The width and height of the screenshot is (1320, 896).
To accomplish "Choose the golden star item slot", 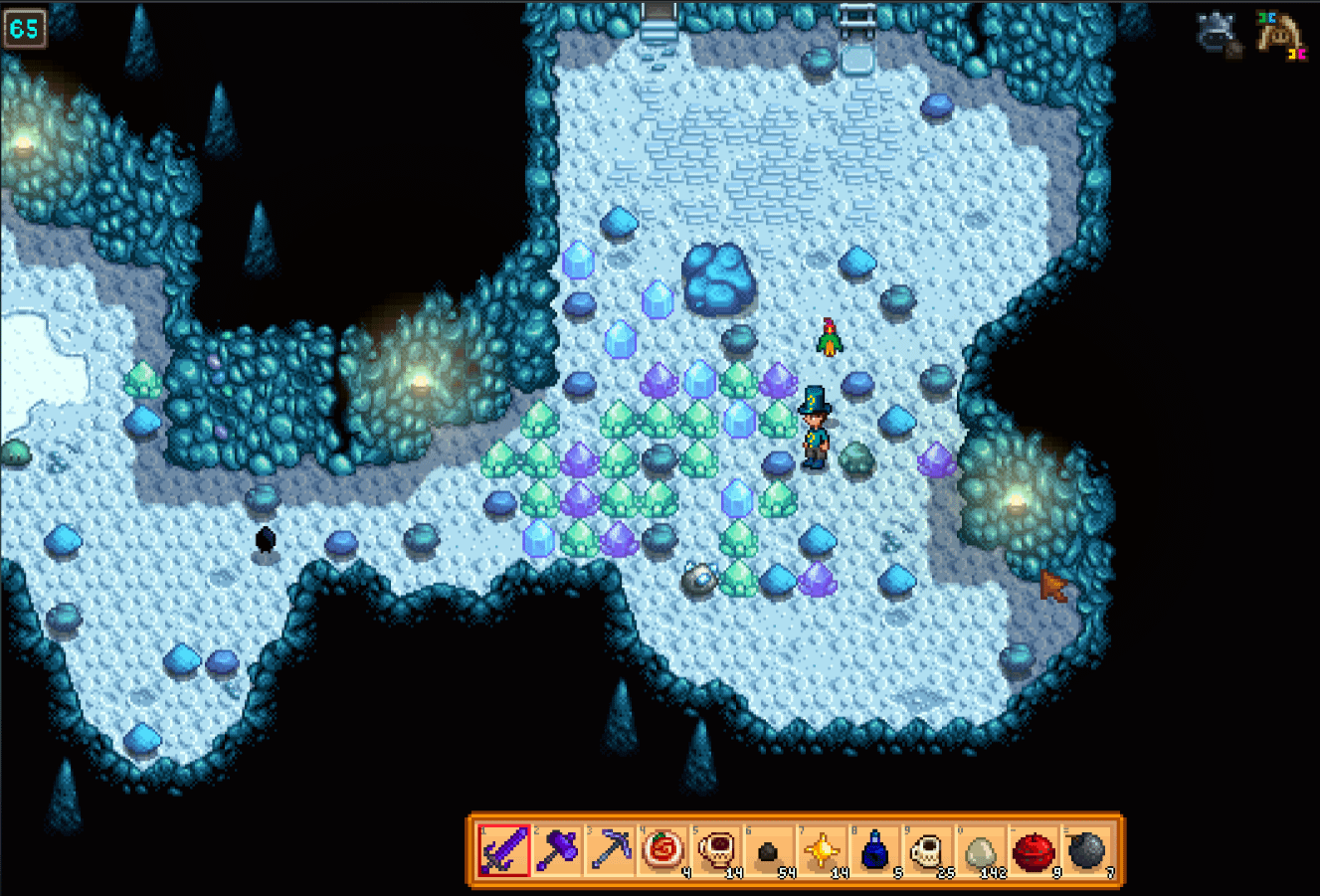I will tap(822, 851).
